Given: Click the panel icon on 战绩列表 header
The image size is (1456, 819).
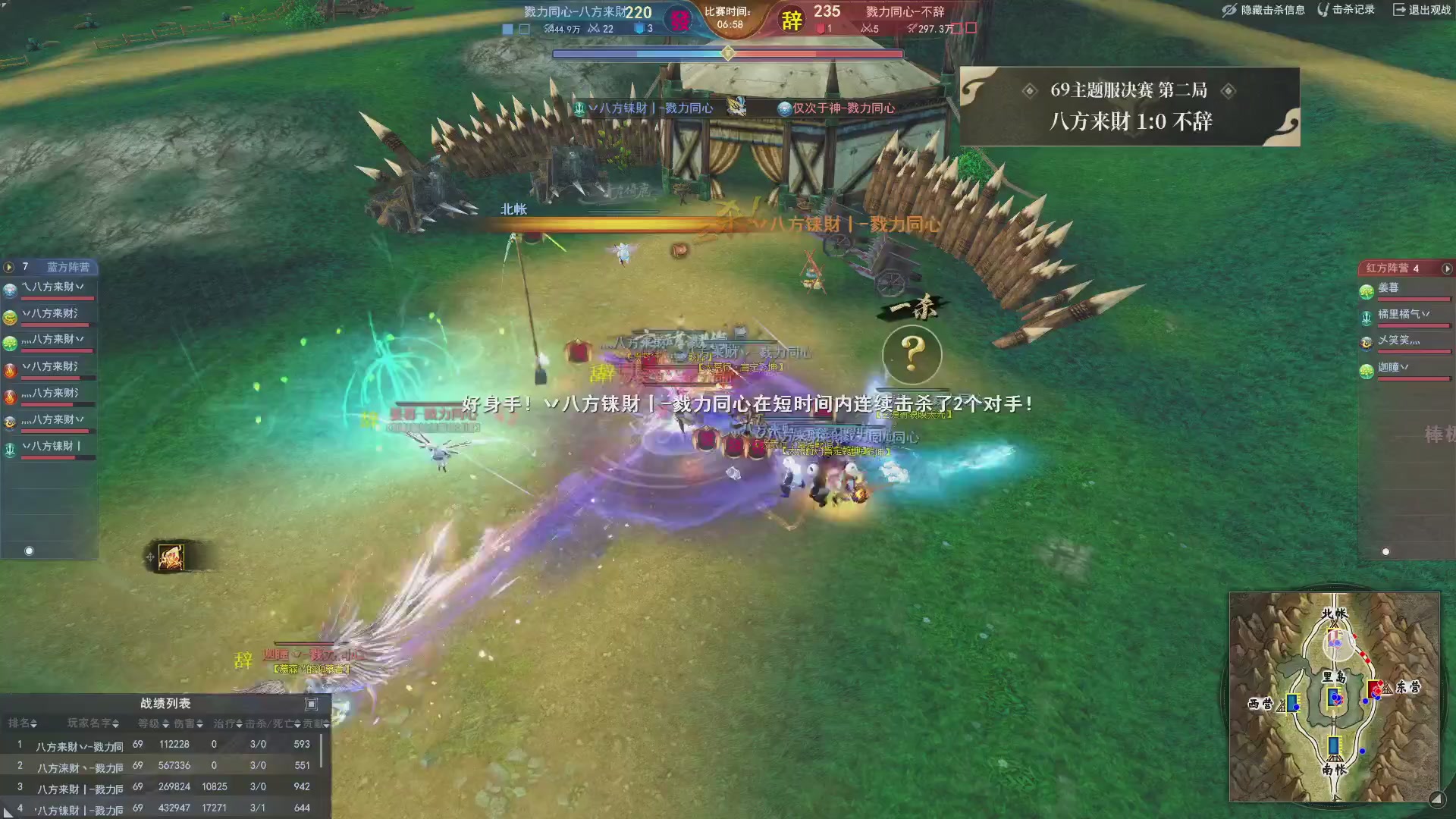Looking at the screenshot, I should [311, 704].
